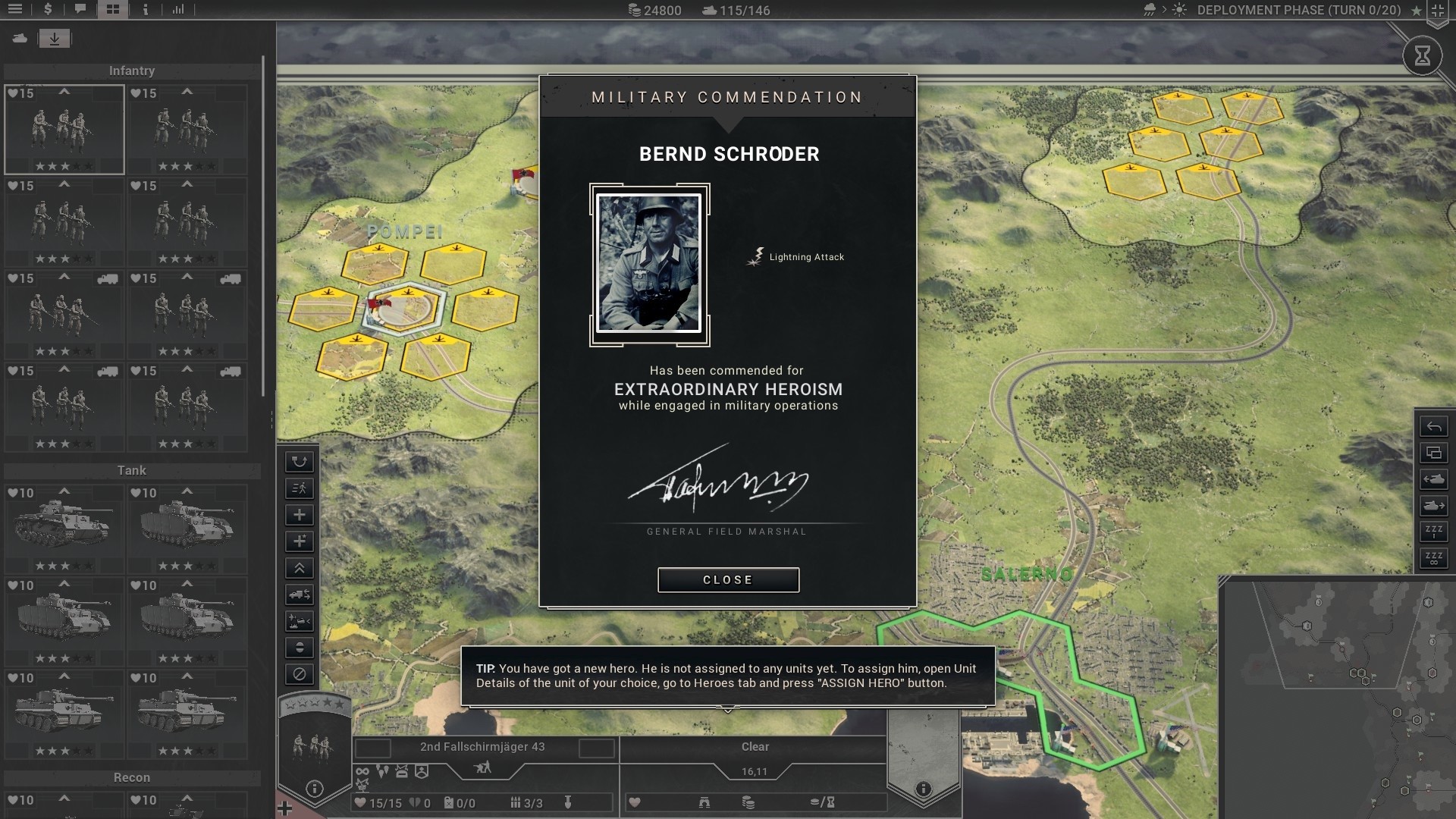The width and height of the screenshot is (1456, 819).
Task: Toggle indefinite sleep with the ZZZ infinity icon
Action: coord(1435,559)
